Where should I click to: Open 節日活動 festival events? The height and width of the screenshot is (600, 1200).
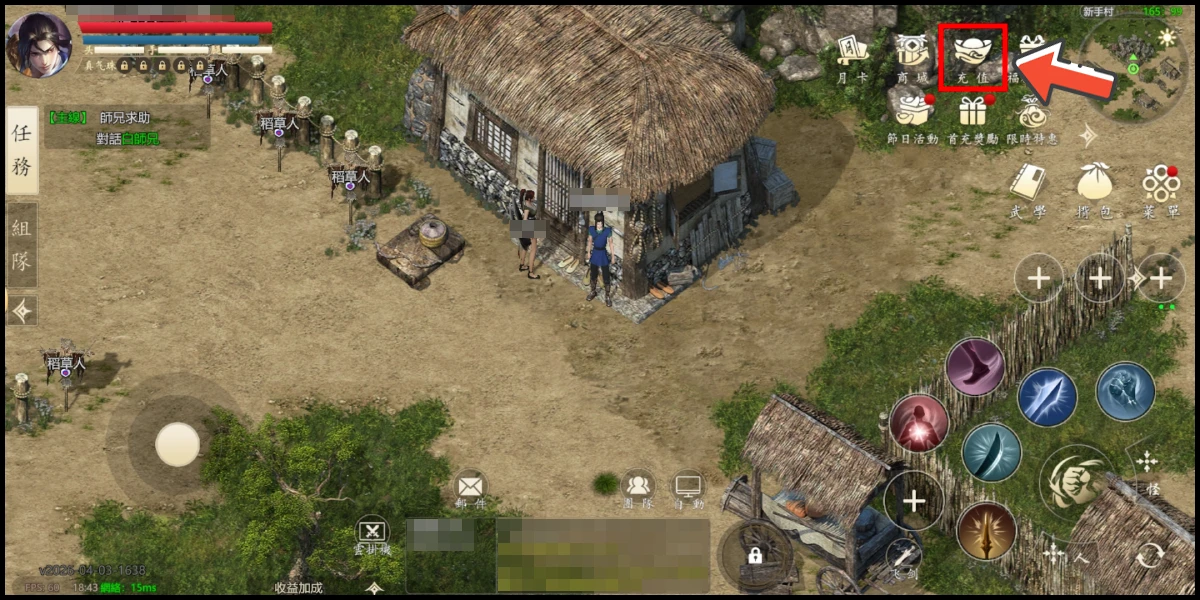click(911, 110)
